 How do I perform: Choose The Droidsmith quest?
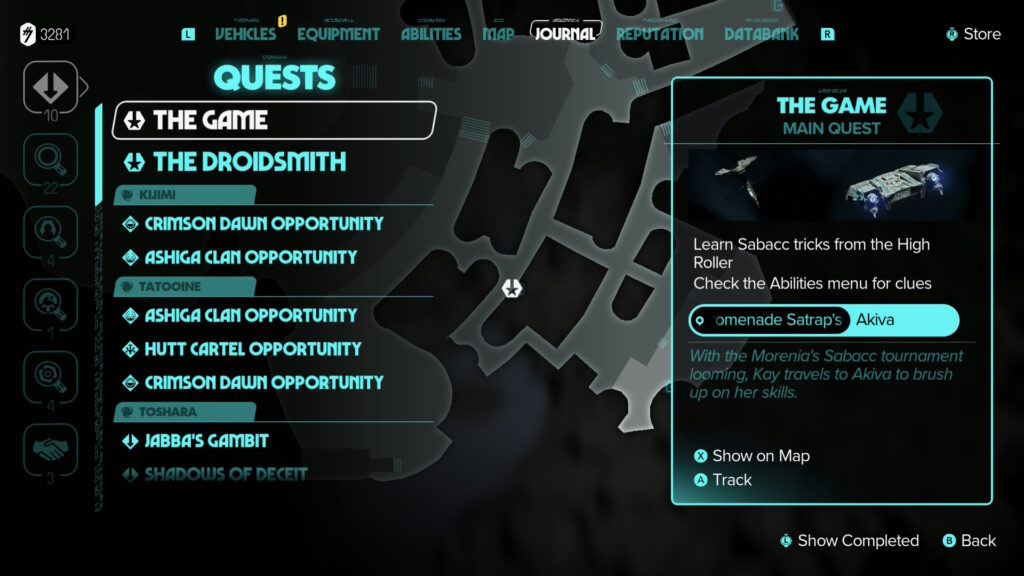pyautogui.click(x=249, y=161)
